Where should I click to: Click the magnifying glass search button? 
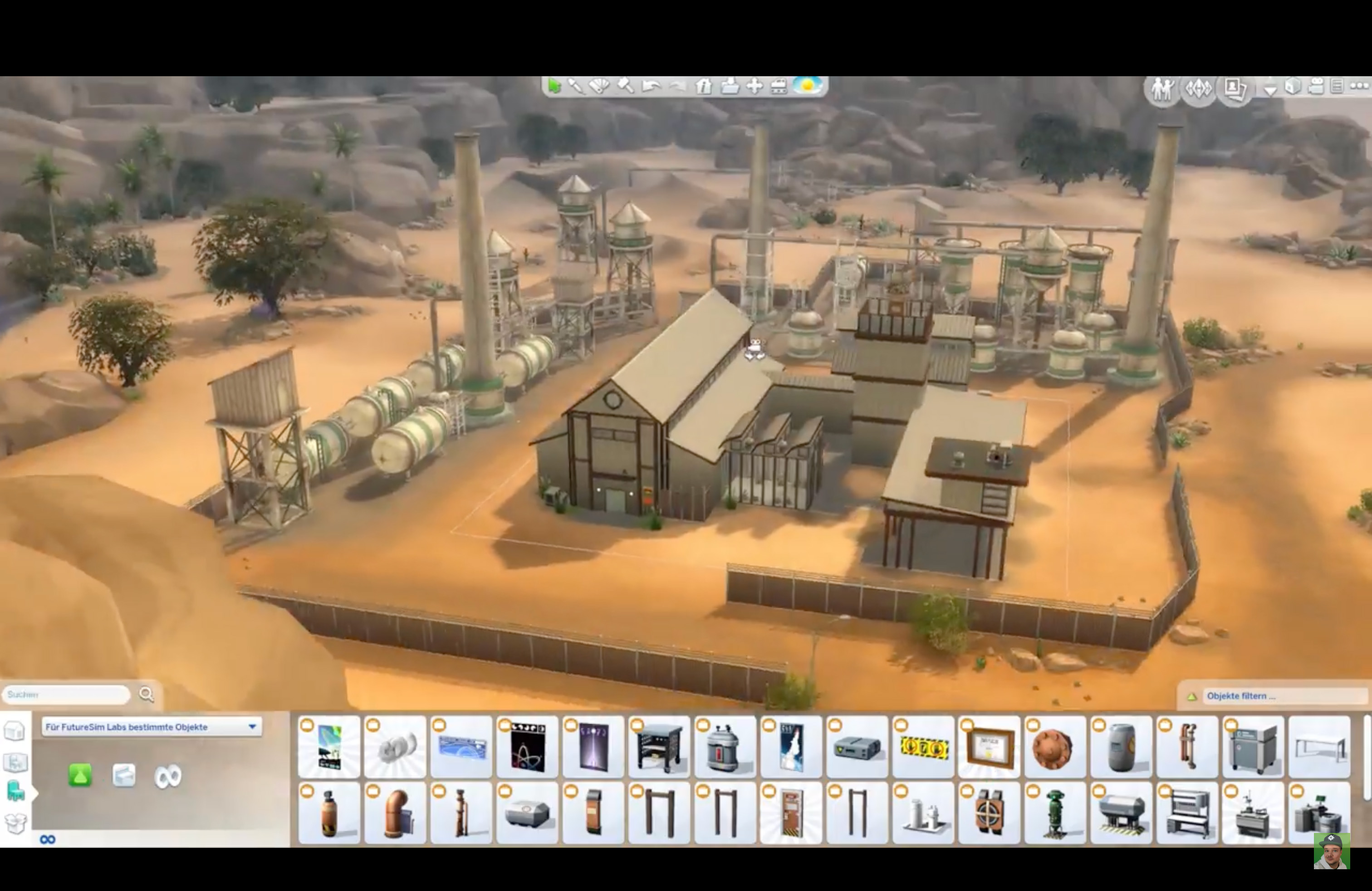(x=147, y=695)
